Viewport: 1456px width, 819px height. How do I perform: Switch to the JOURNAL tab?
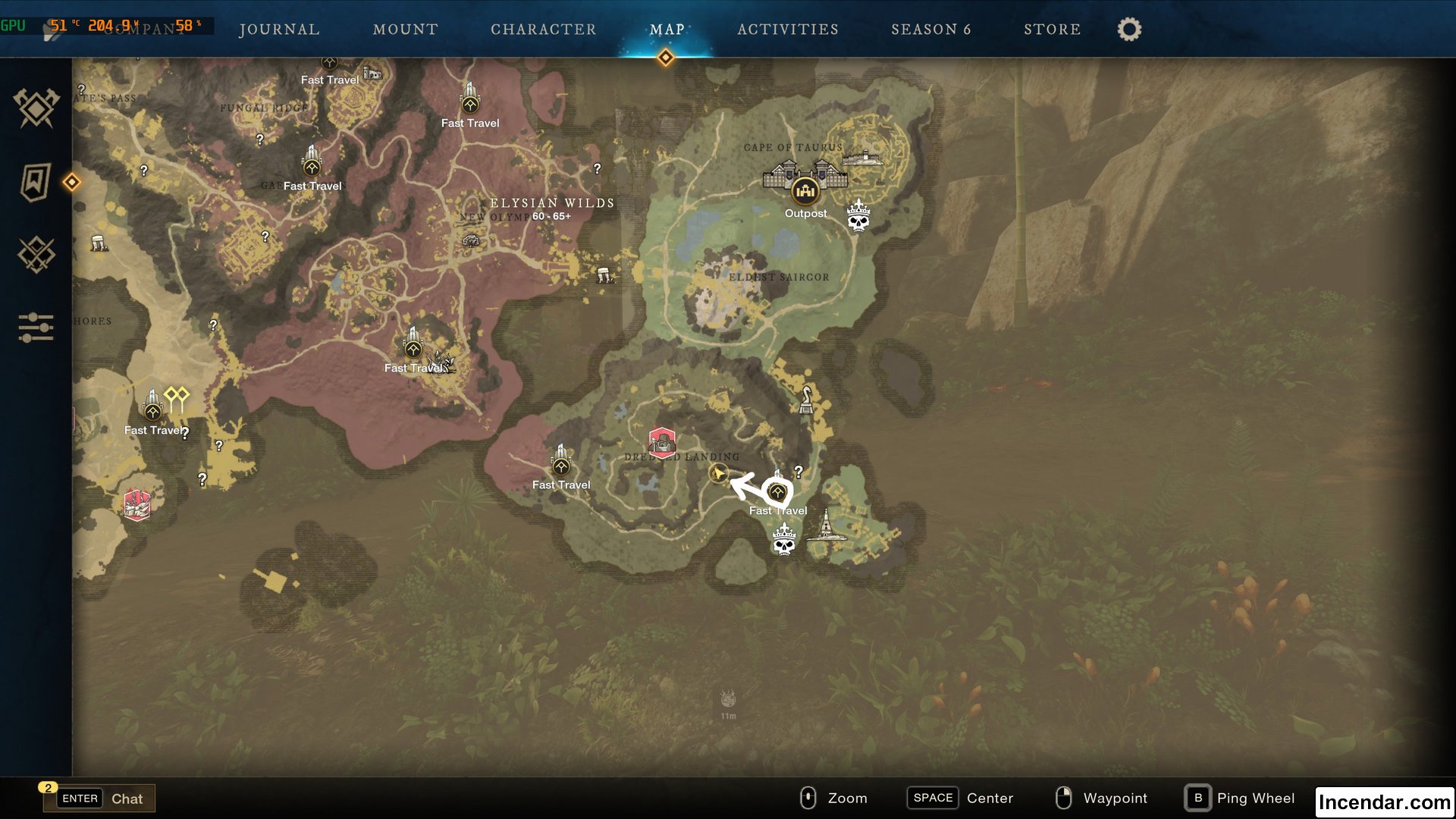[279, 30]
